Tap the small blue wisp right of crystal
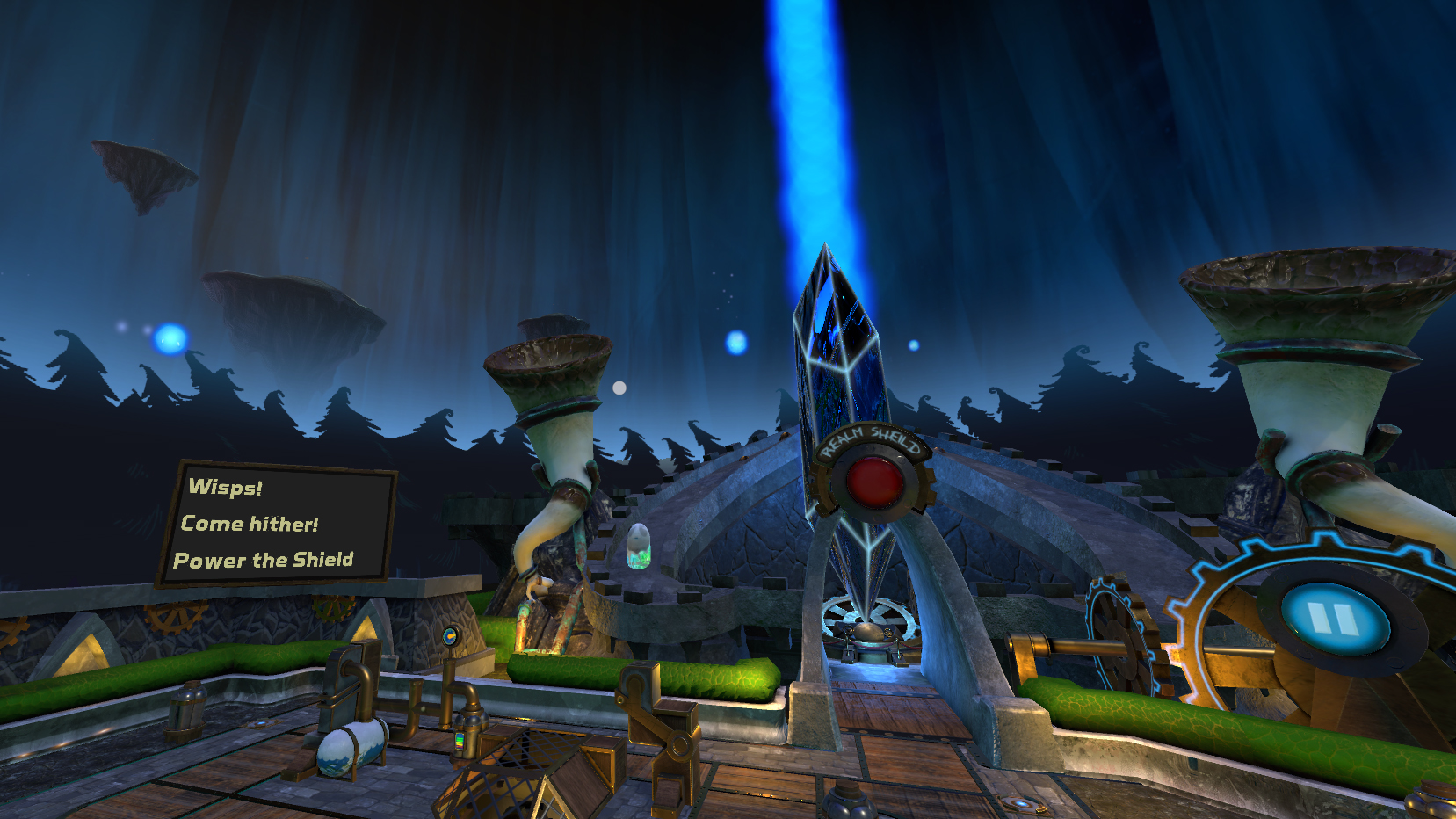This screenshot has width=1456, height=819. click(914, 345)
